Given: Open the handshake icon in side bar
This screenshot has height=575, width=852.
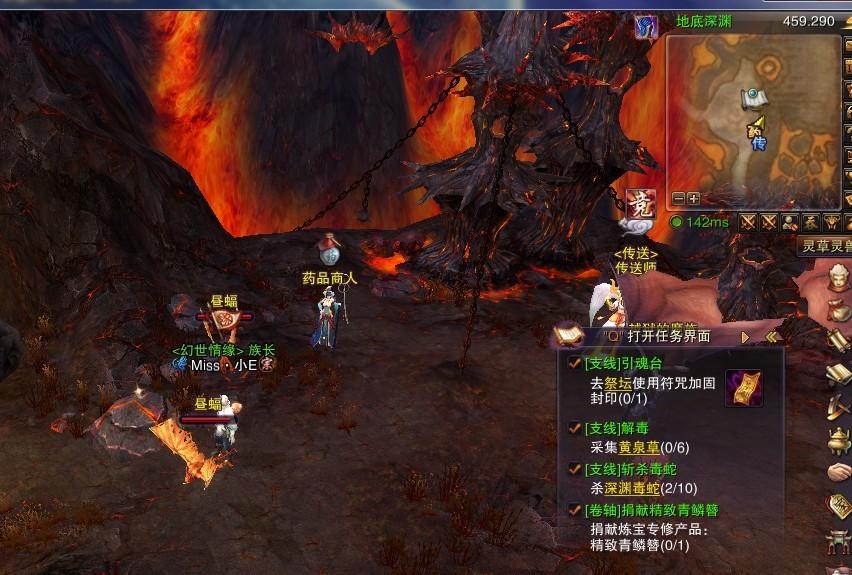Looking at the screenshot, I should pos(838,470).
